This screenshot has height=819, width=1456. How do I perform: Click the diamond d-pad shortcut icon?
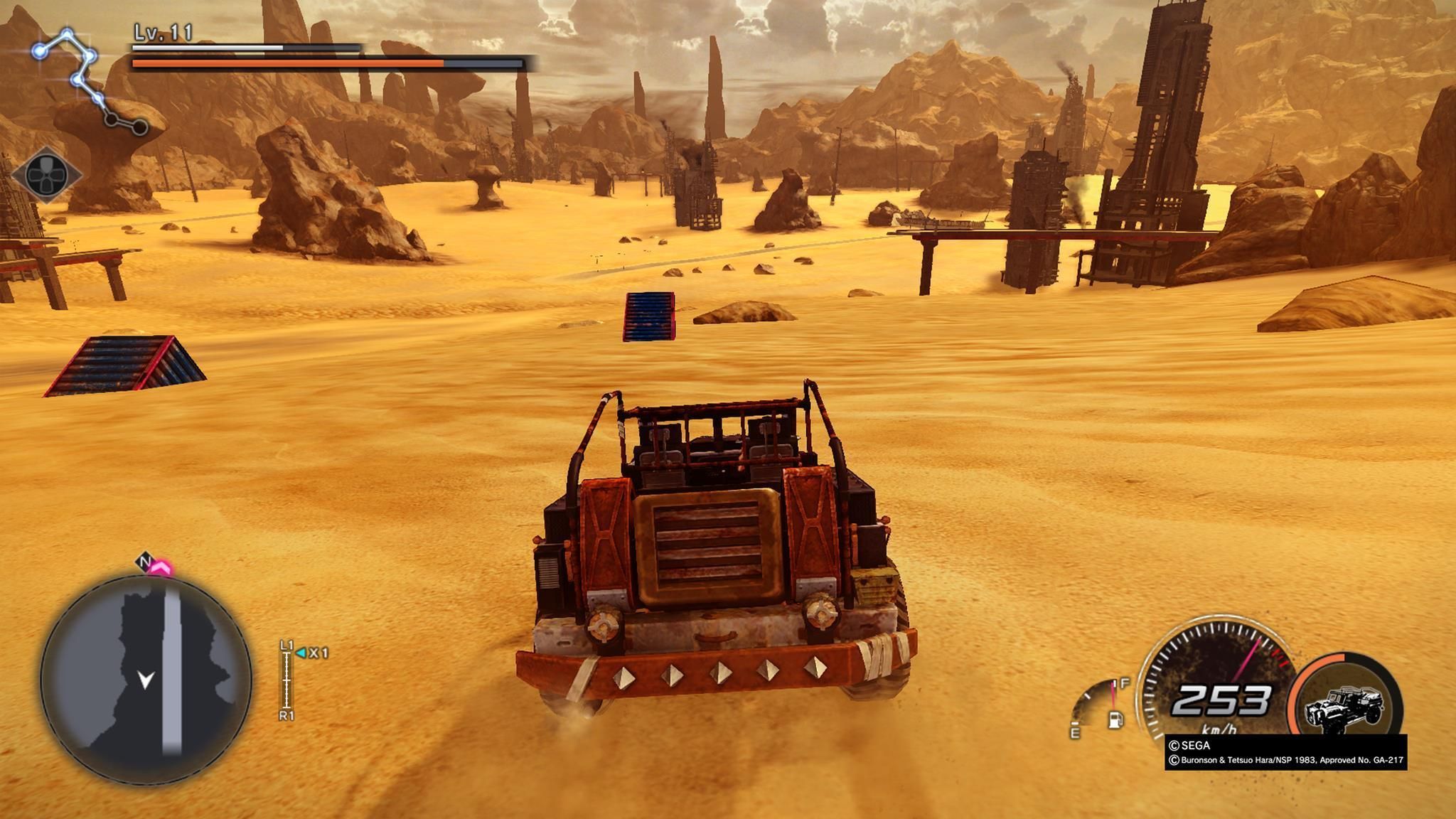coord(45,174)
